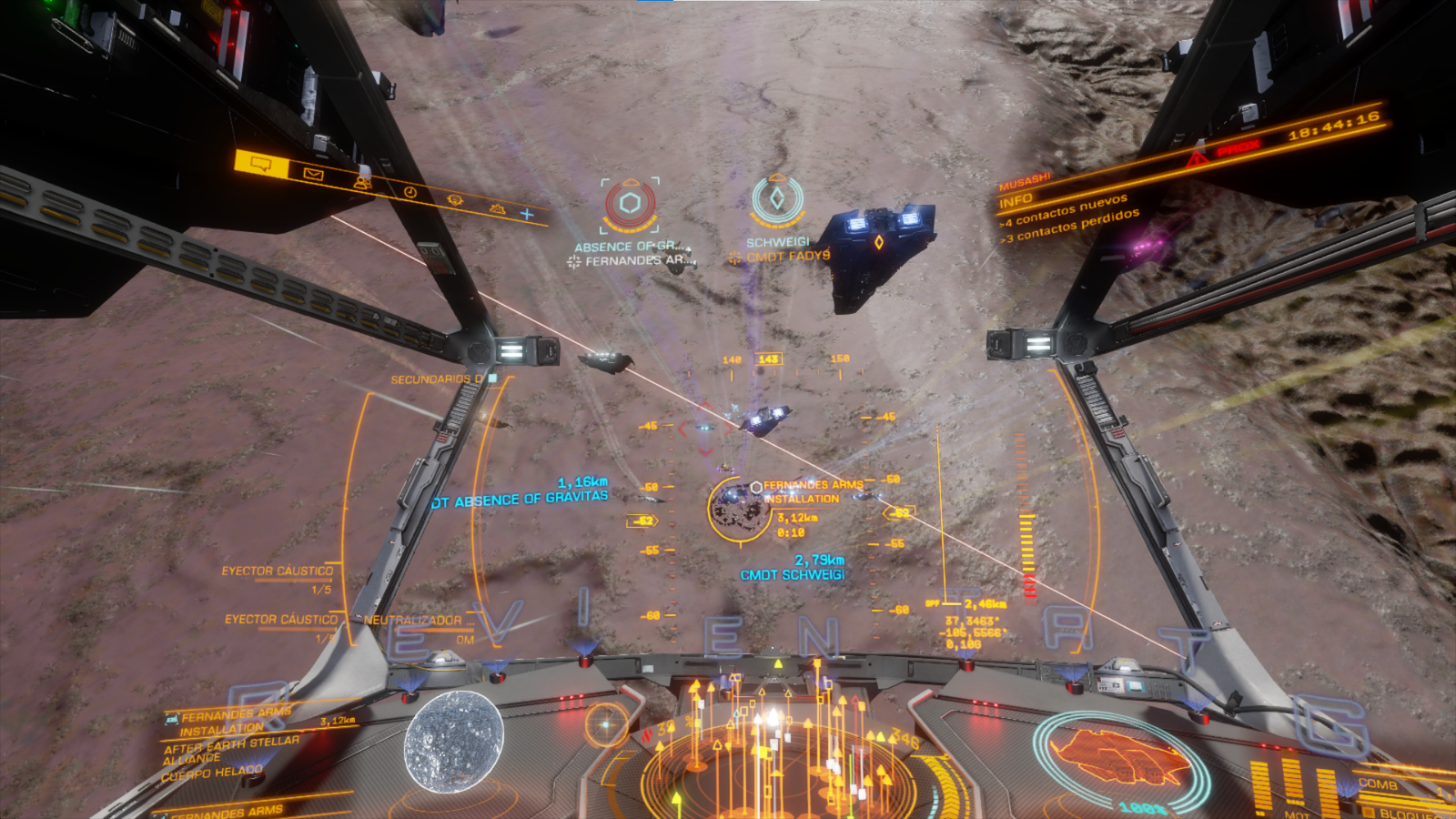
Task: Open the gear settings tab
Action: point(497,208)
